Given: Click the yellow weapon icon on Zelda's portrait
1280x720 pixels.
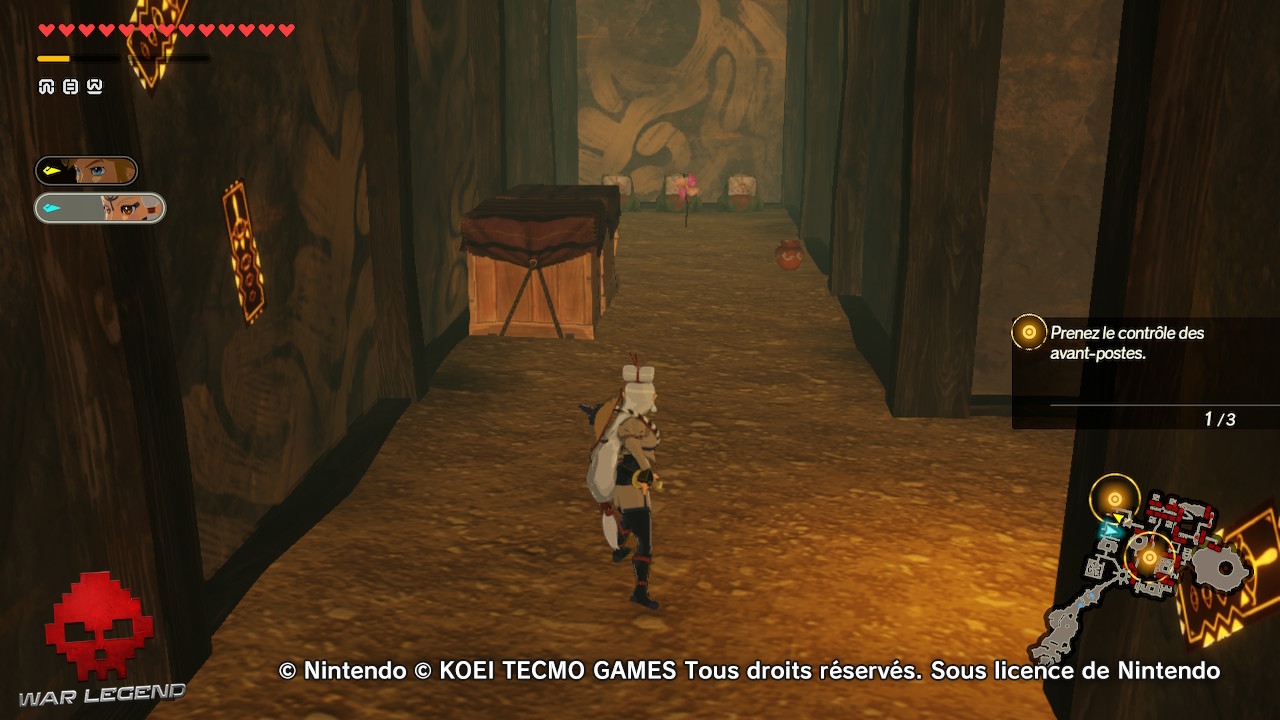Looking at the screenshot, I should click(50, 171).
